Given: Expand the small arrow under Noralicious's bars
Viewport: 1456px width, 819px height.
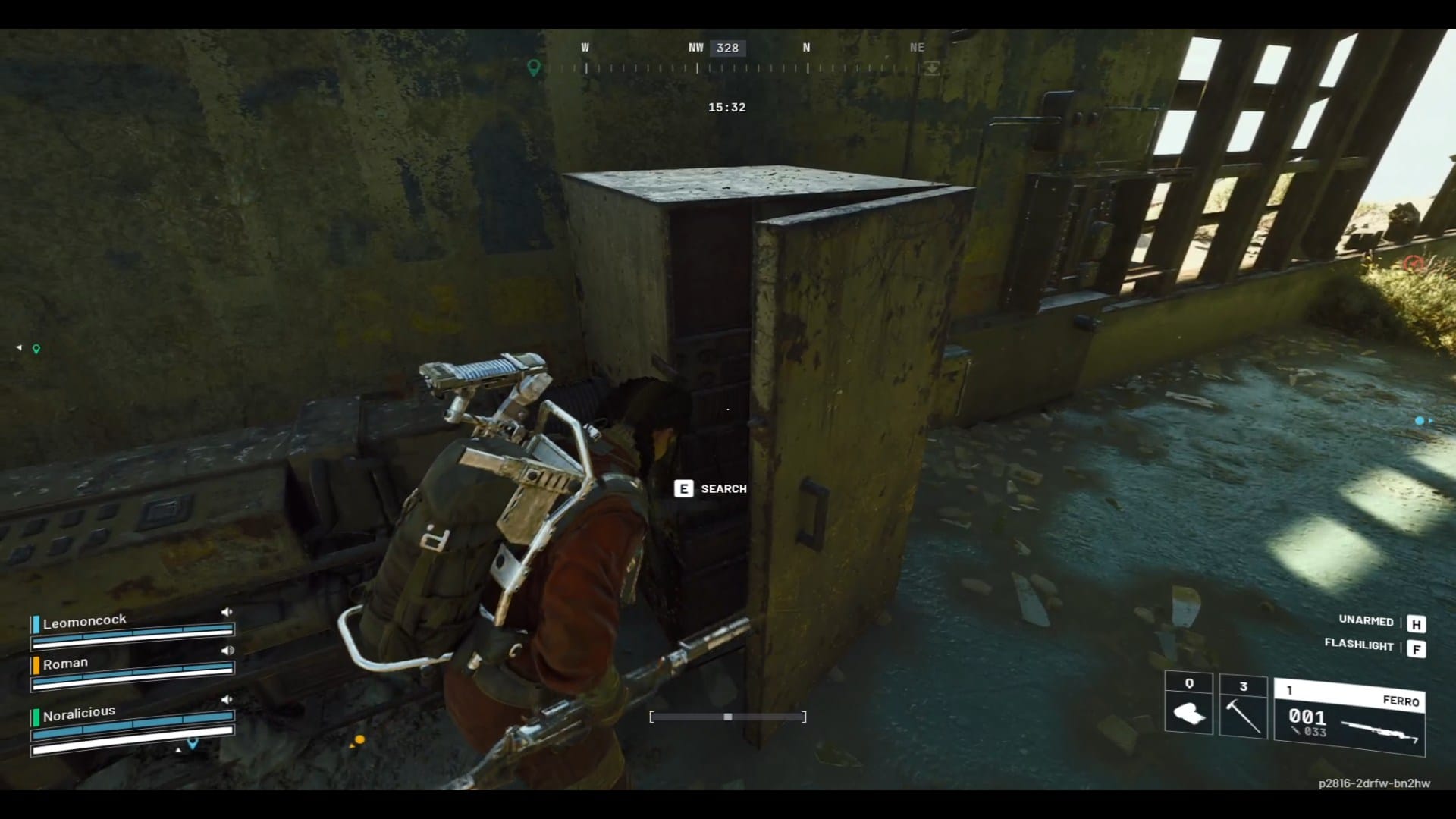Looking at the screenshot, I should [178, 749].
